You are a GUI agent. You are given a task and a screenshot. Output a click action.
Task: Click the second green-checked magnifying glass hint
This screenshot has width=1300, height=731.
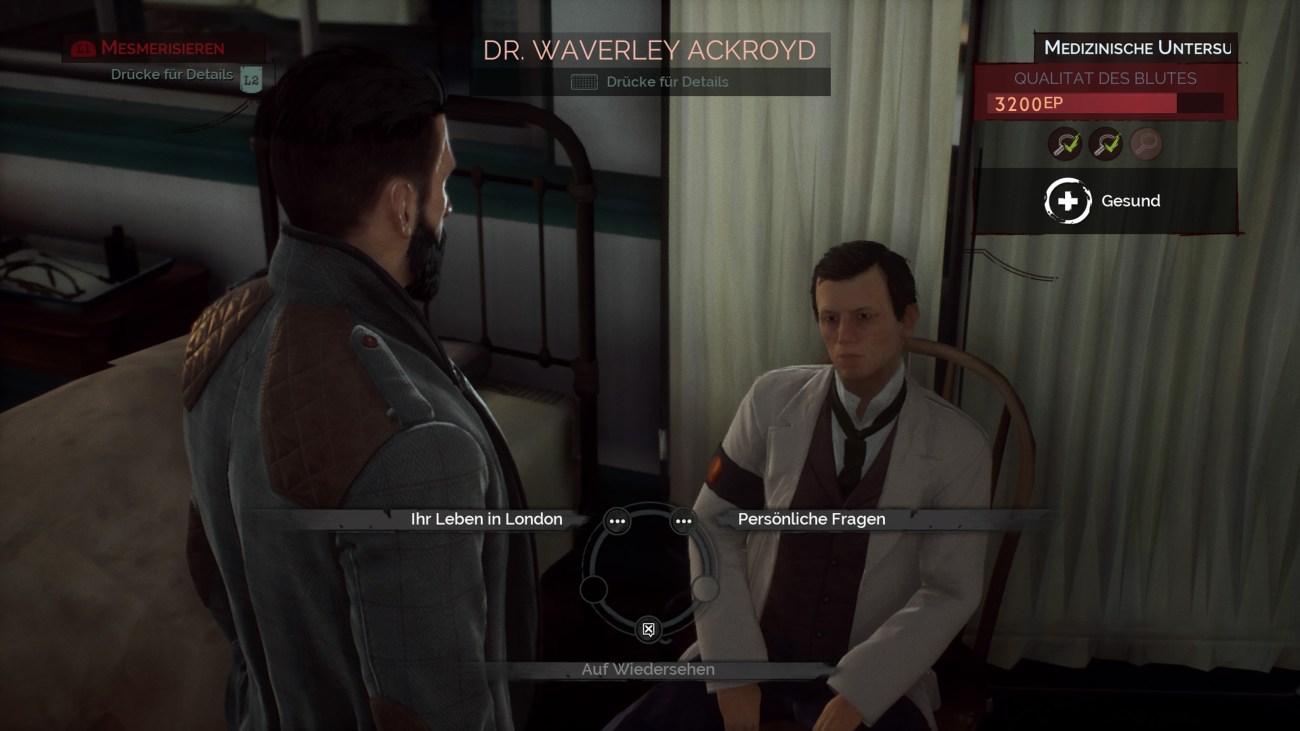1105,144
